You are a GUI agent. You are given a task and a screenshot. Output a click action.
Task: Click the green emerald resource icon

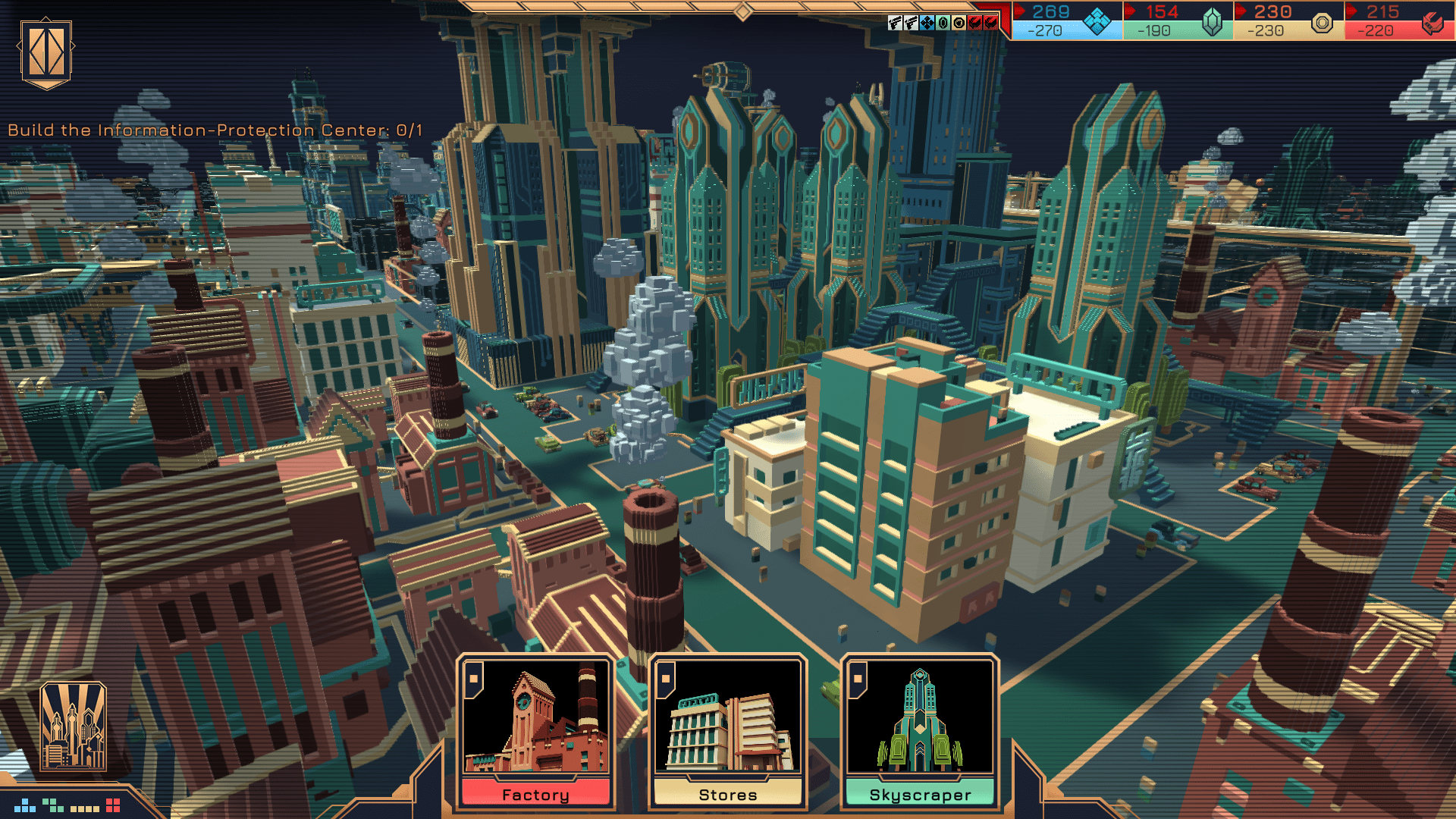click(1212, 23)
